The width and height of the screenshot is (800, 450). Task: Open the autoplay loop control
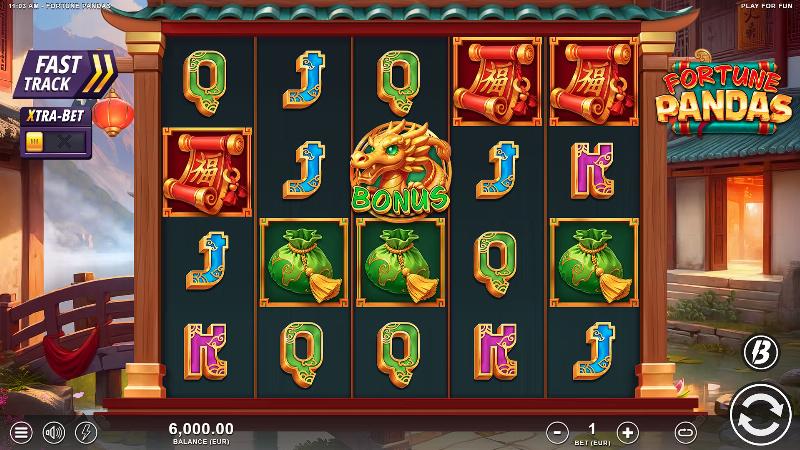(x=685, y=432)
